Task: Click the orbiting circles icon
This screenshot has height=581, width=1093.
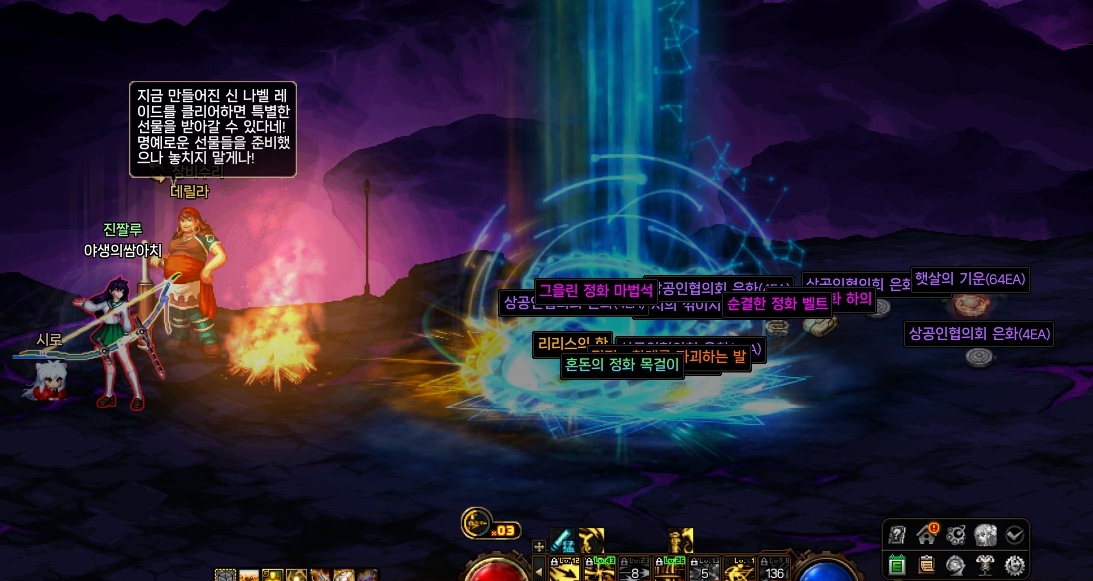Action: pos(956,534)
